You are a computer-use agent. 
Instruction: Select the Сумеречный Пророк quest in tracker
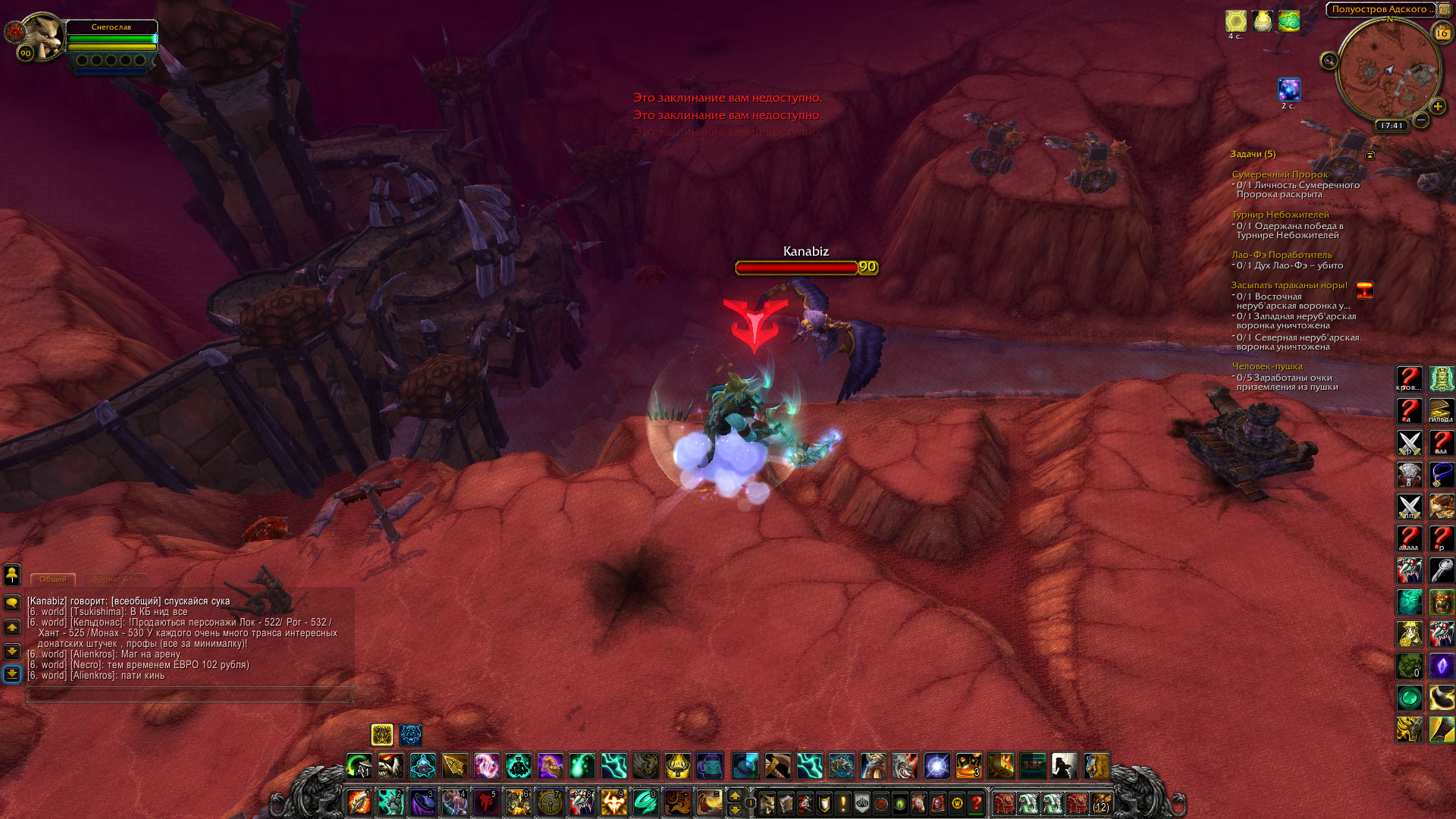tap(1279, 174)
